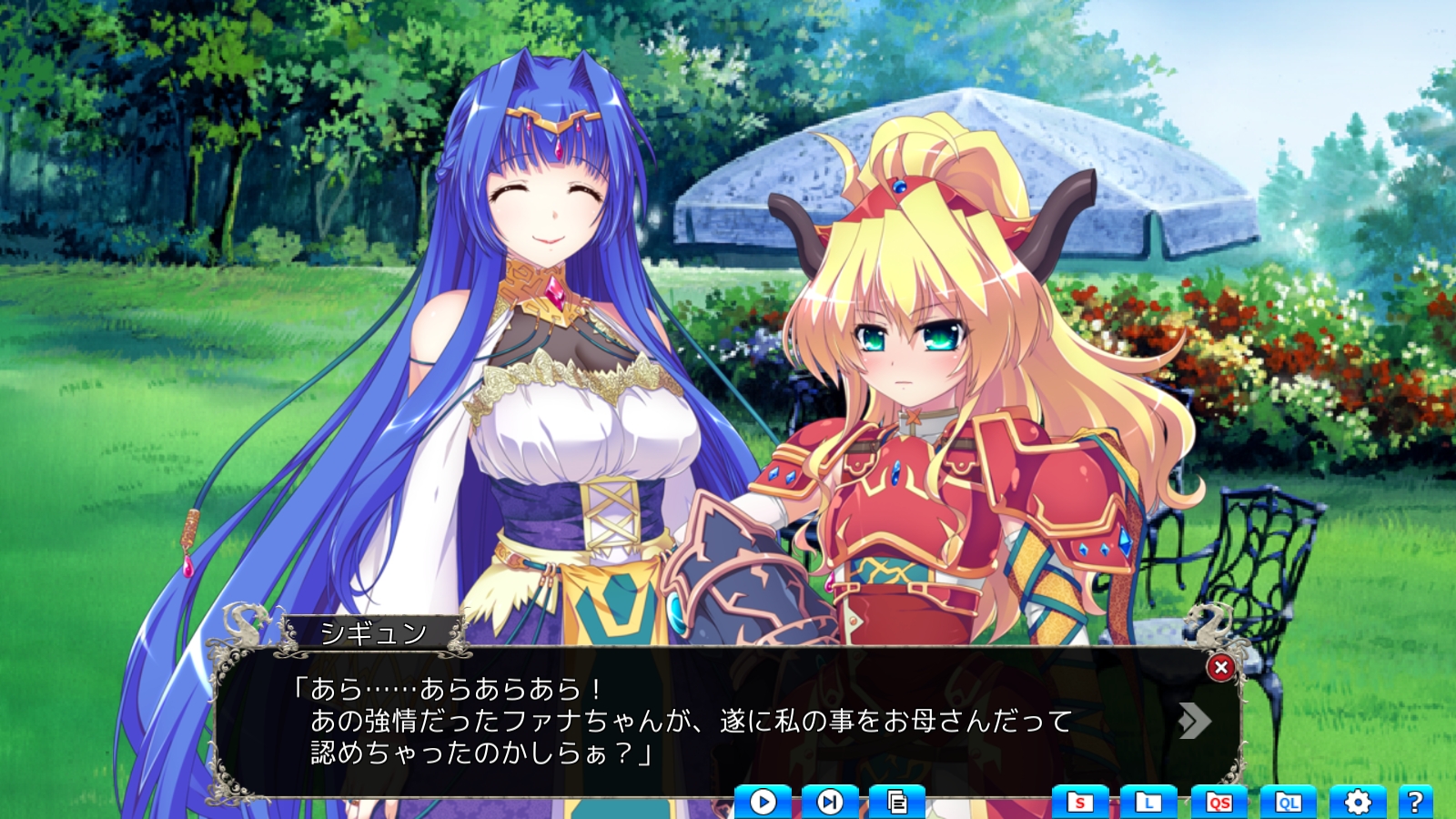
Task: Open help using the question mark button
Action: coord(1416,801)
